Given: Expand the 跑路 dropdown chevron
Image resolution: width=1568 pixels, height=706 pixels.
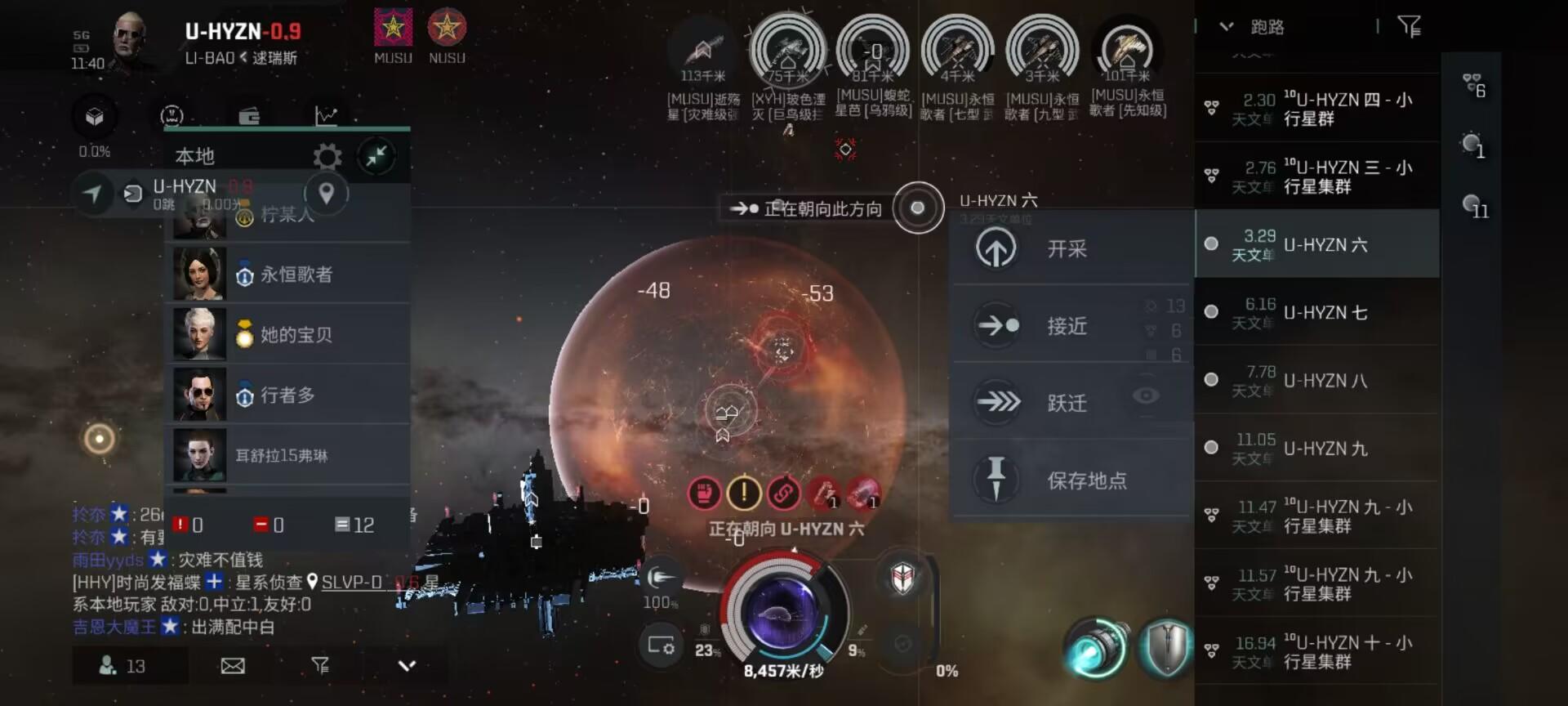Looking at the screenshot, I should tap(1225, 27).
